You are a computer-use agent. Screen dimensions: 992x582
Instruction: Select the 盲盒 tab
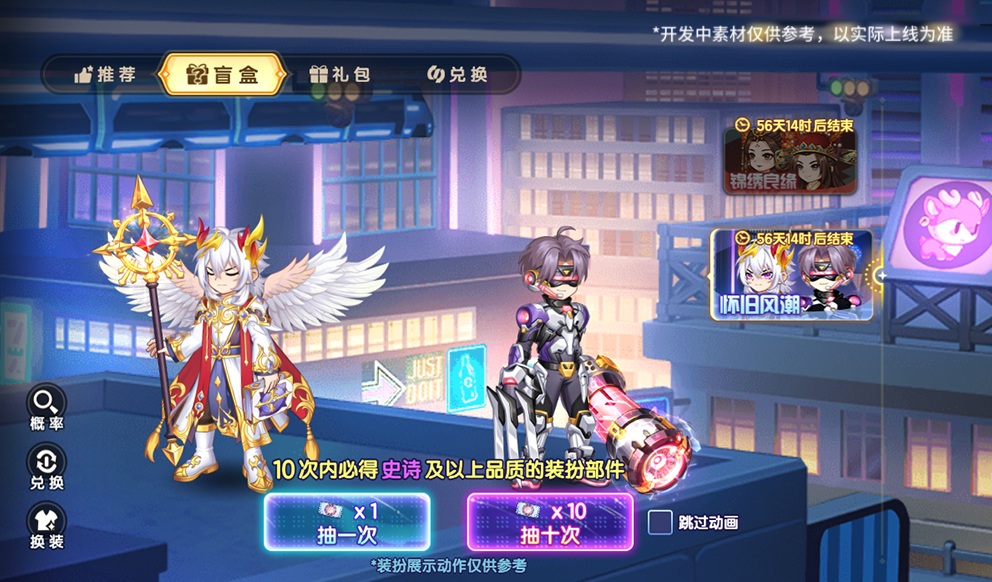(222, 75)
